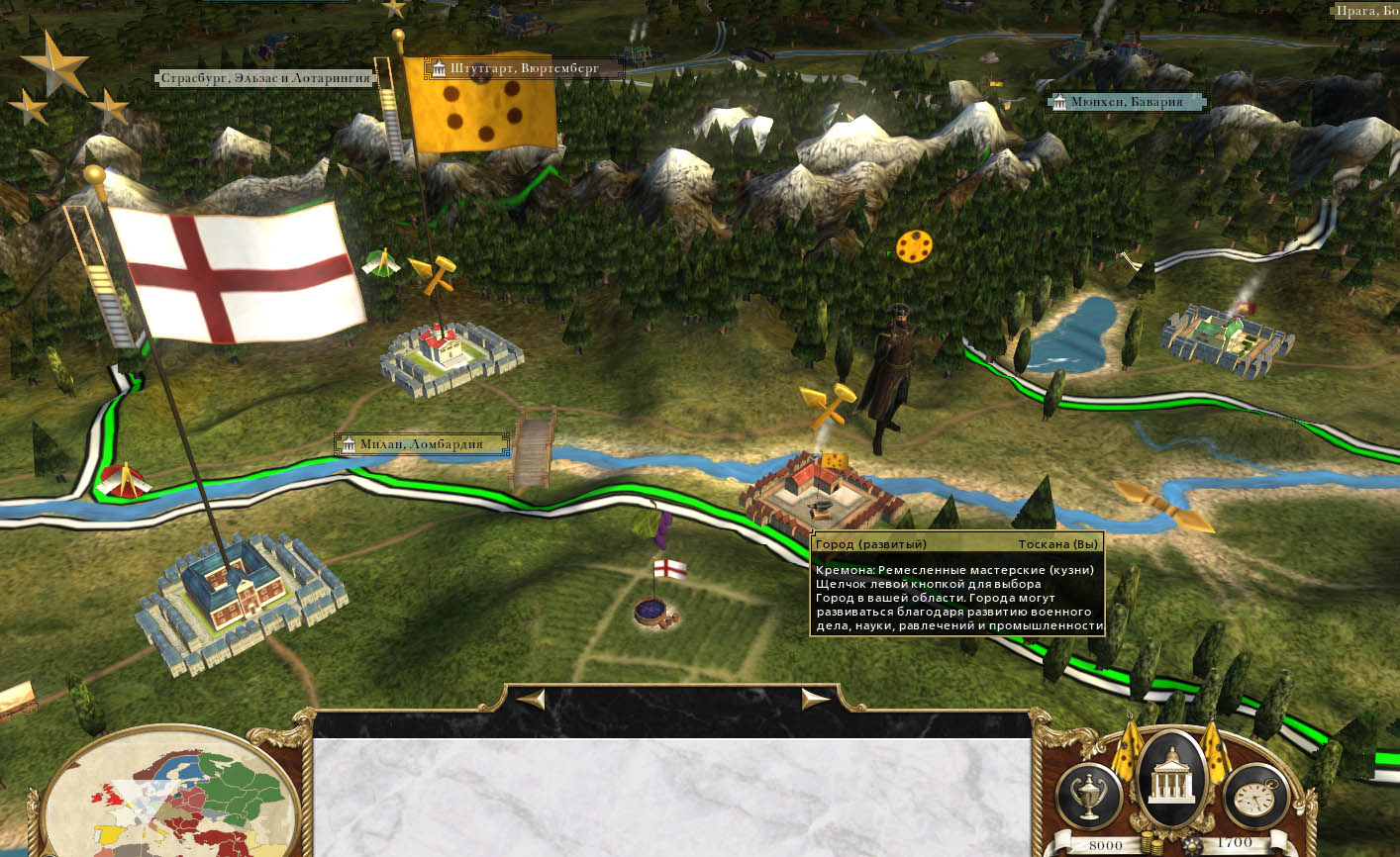Select the left arrow on the review panel

532,700
